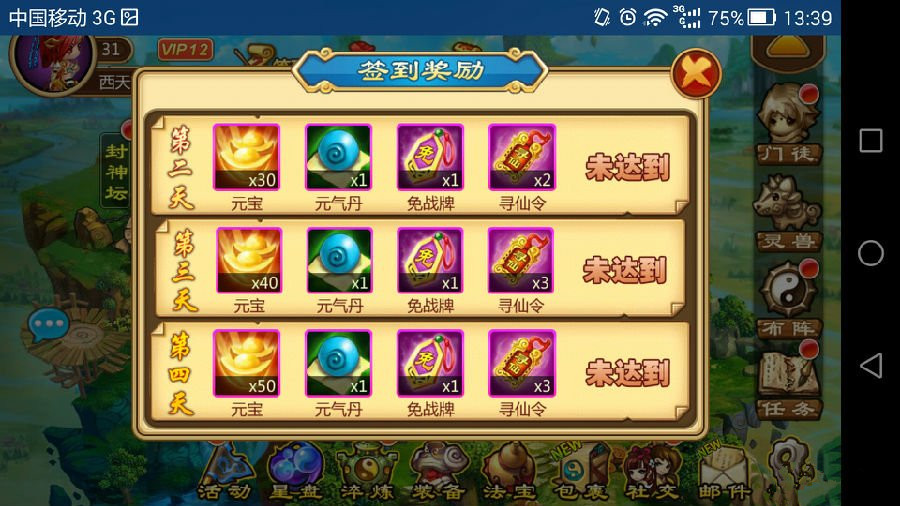This screenshot has height=506, width=900.
Task: Select the day-four 元宝 x50 reward
Action: click(246, 363)
